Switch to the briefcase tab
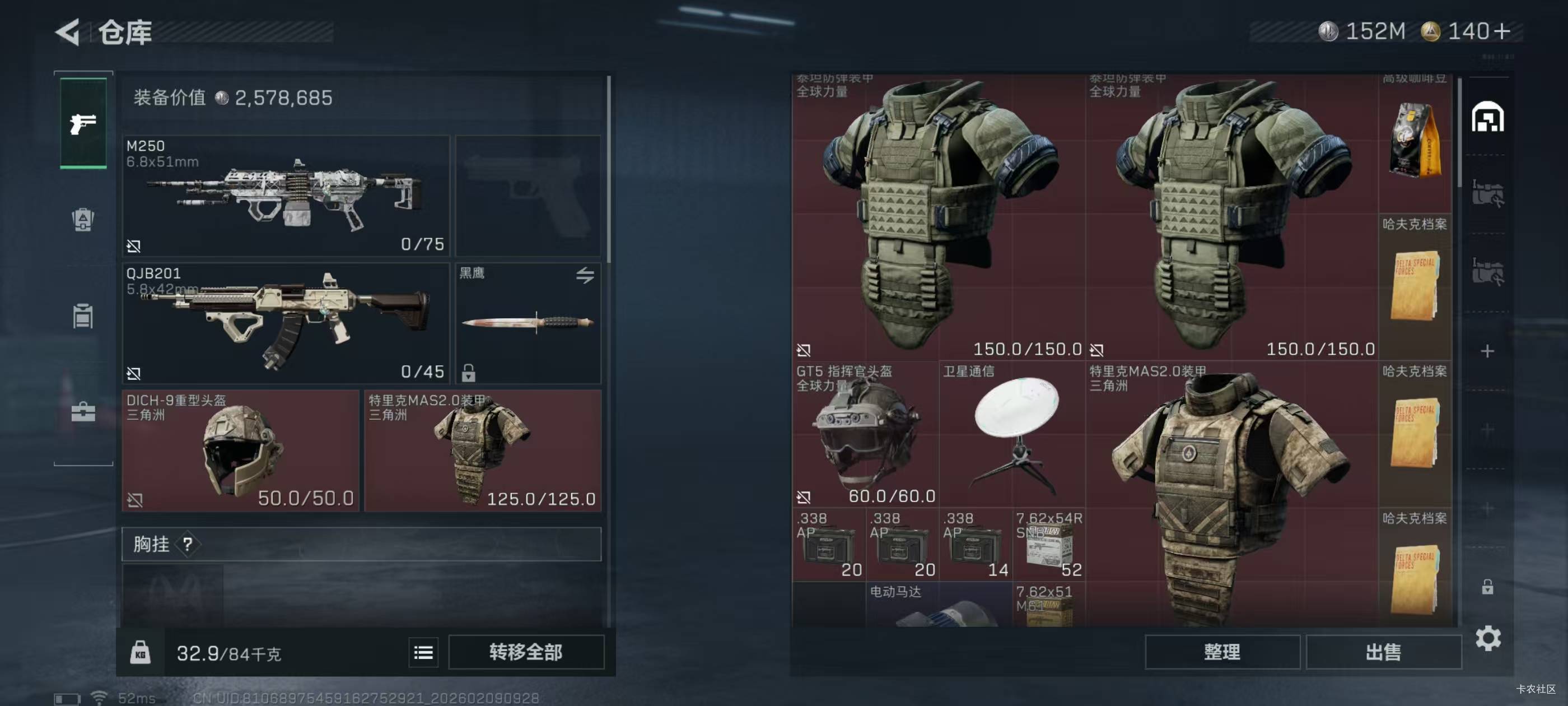Viewport: 1568px width, 706px height. click(x=83, y=412)
